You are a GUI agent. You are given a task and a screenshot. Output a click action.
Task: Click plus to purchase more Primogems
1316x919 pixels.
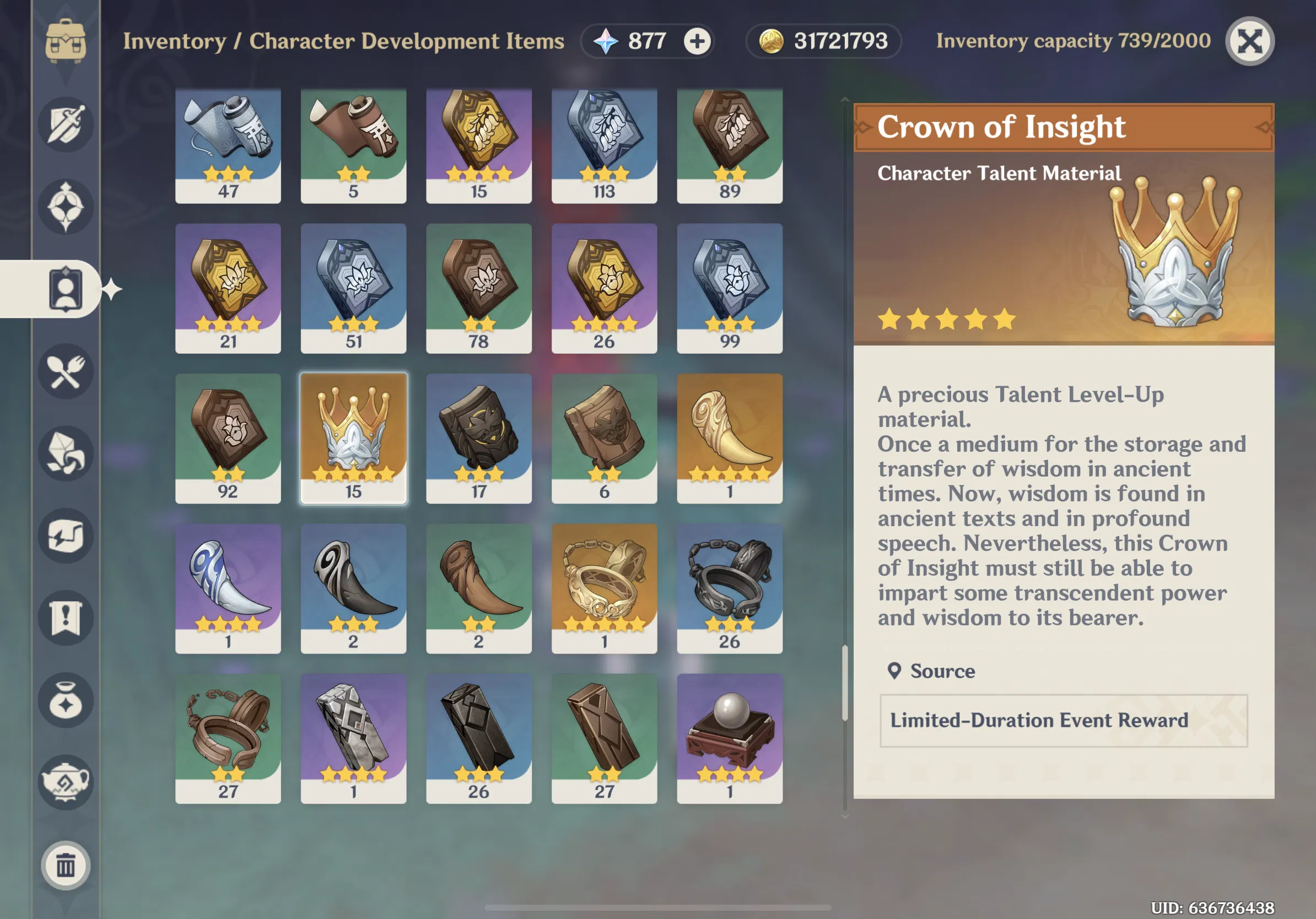pos(697,41)
